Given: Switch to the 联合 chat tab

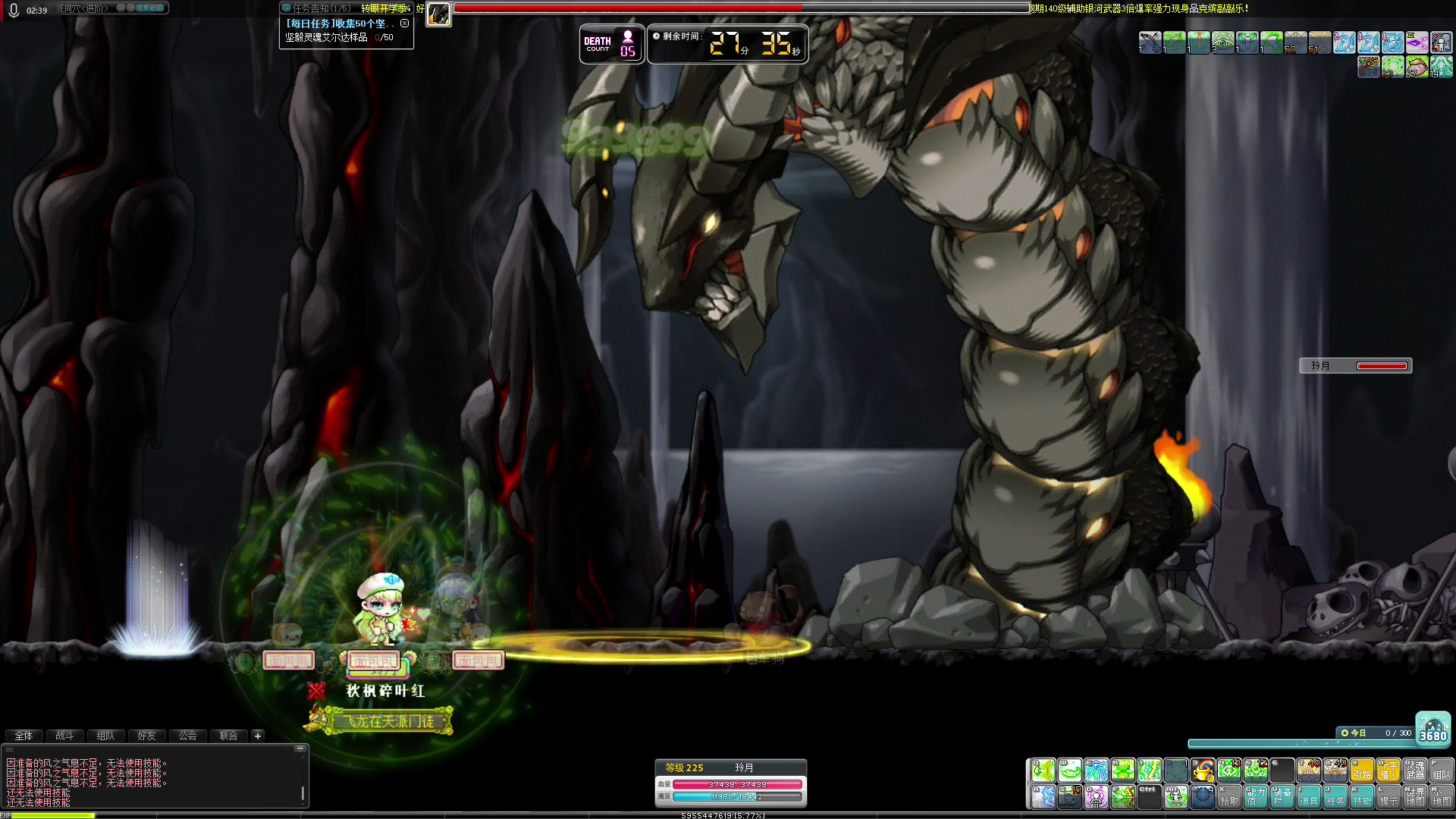Looking at the screenshot, I should (x=228, y=736).
